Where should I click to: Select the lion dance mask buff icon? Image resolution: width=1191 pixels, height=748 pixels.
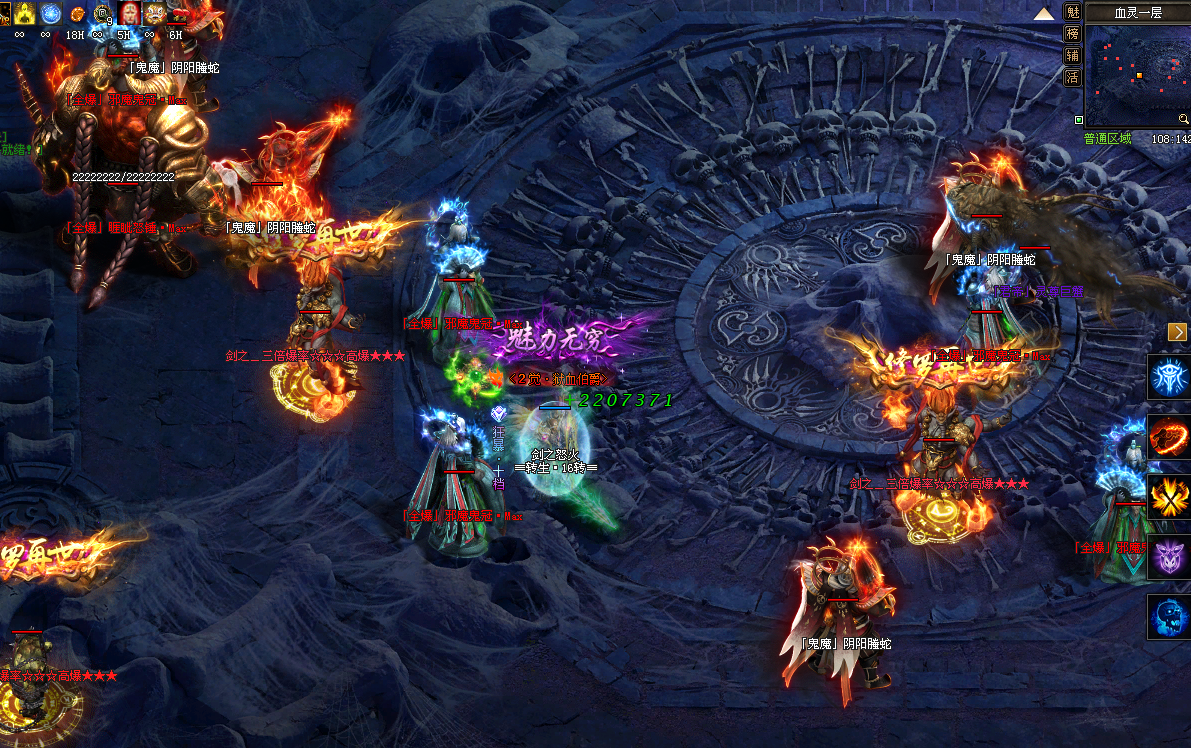click(x=154, y=13)
